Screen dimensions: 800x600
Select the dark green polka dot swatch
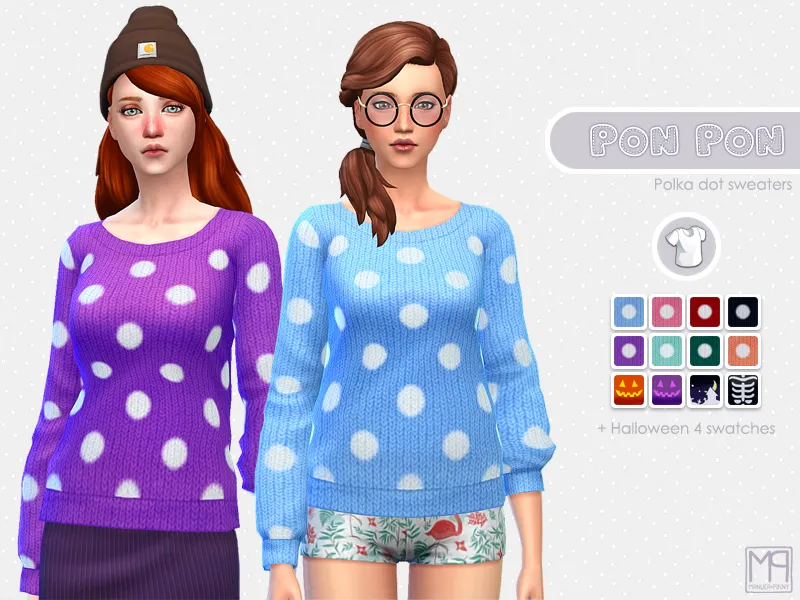704,350
